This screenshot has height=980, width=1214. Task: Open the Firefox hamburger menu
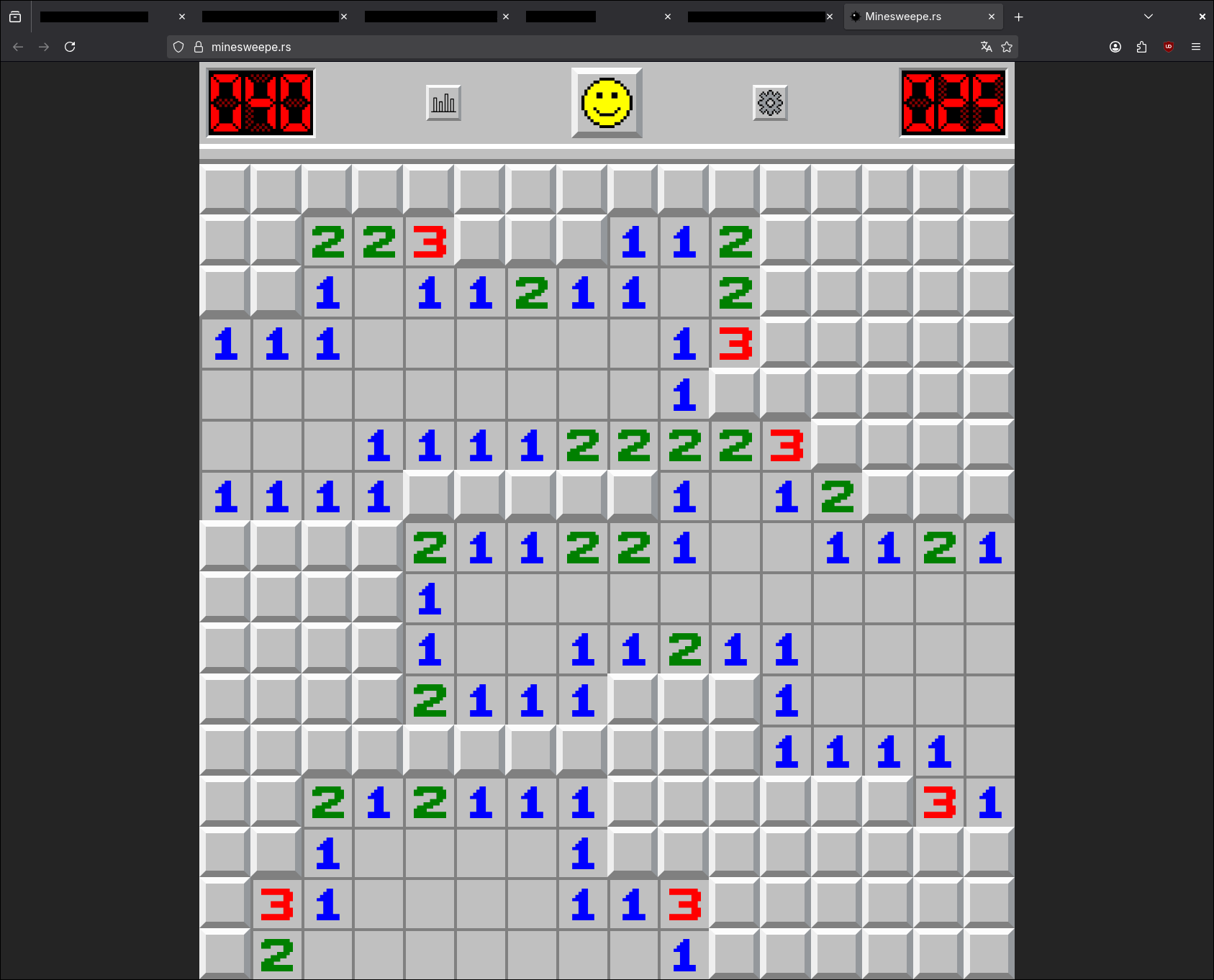(x=1196, y=47)
